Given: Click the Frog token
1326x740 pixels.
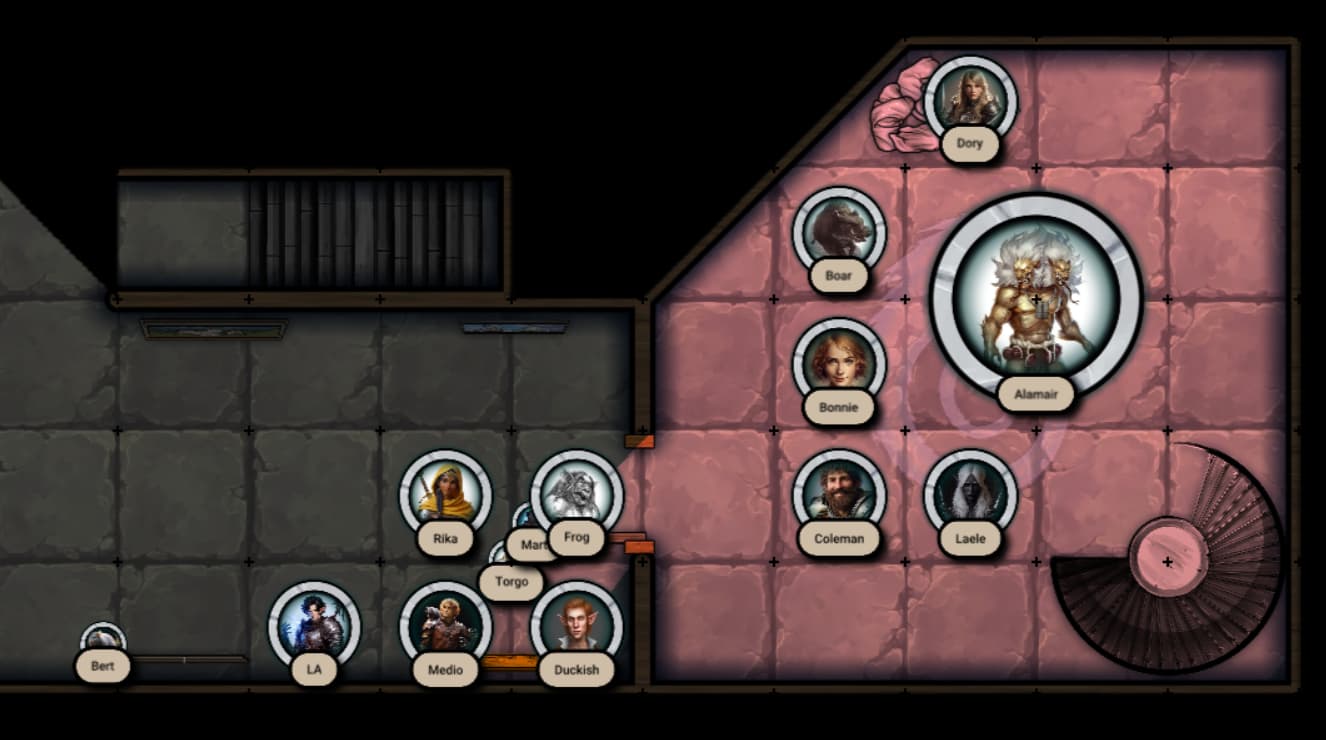Looking at the screenshot, I should pos(577,491).
